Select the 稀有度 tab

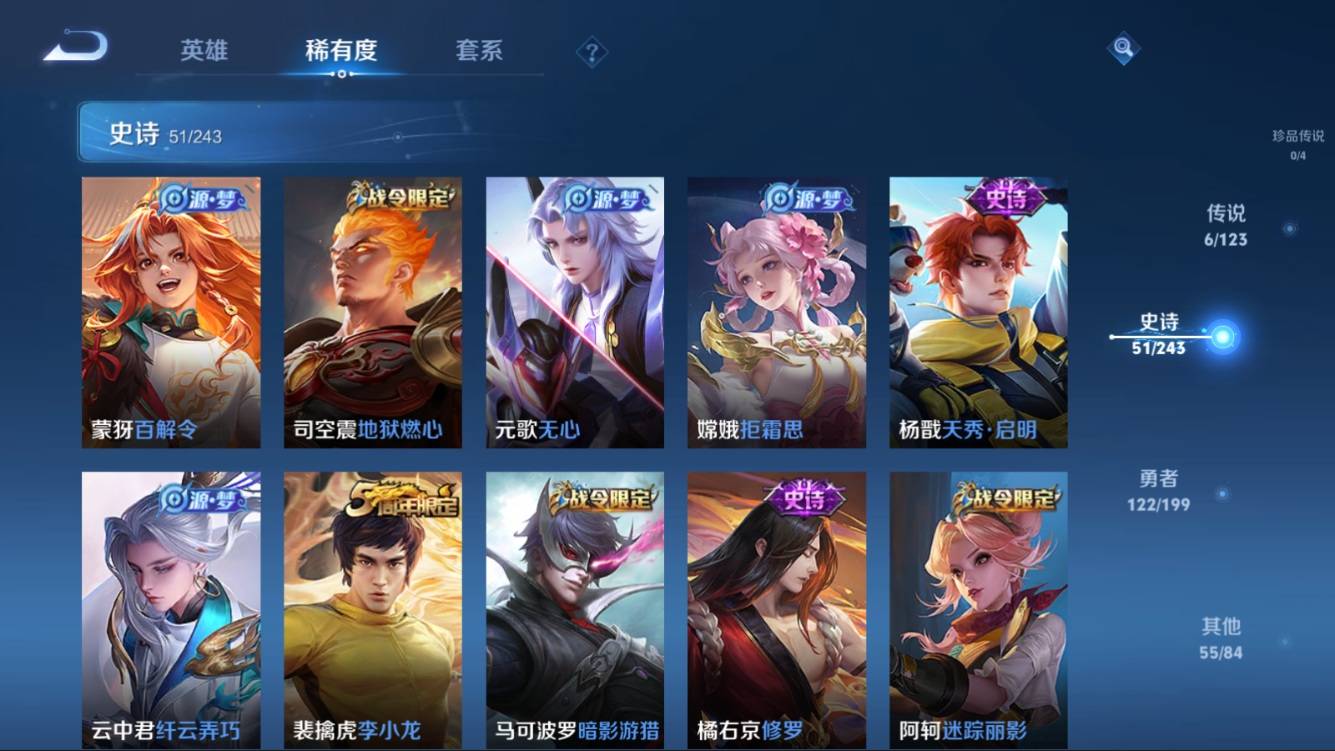(341, 50)
